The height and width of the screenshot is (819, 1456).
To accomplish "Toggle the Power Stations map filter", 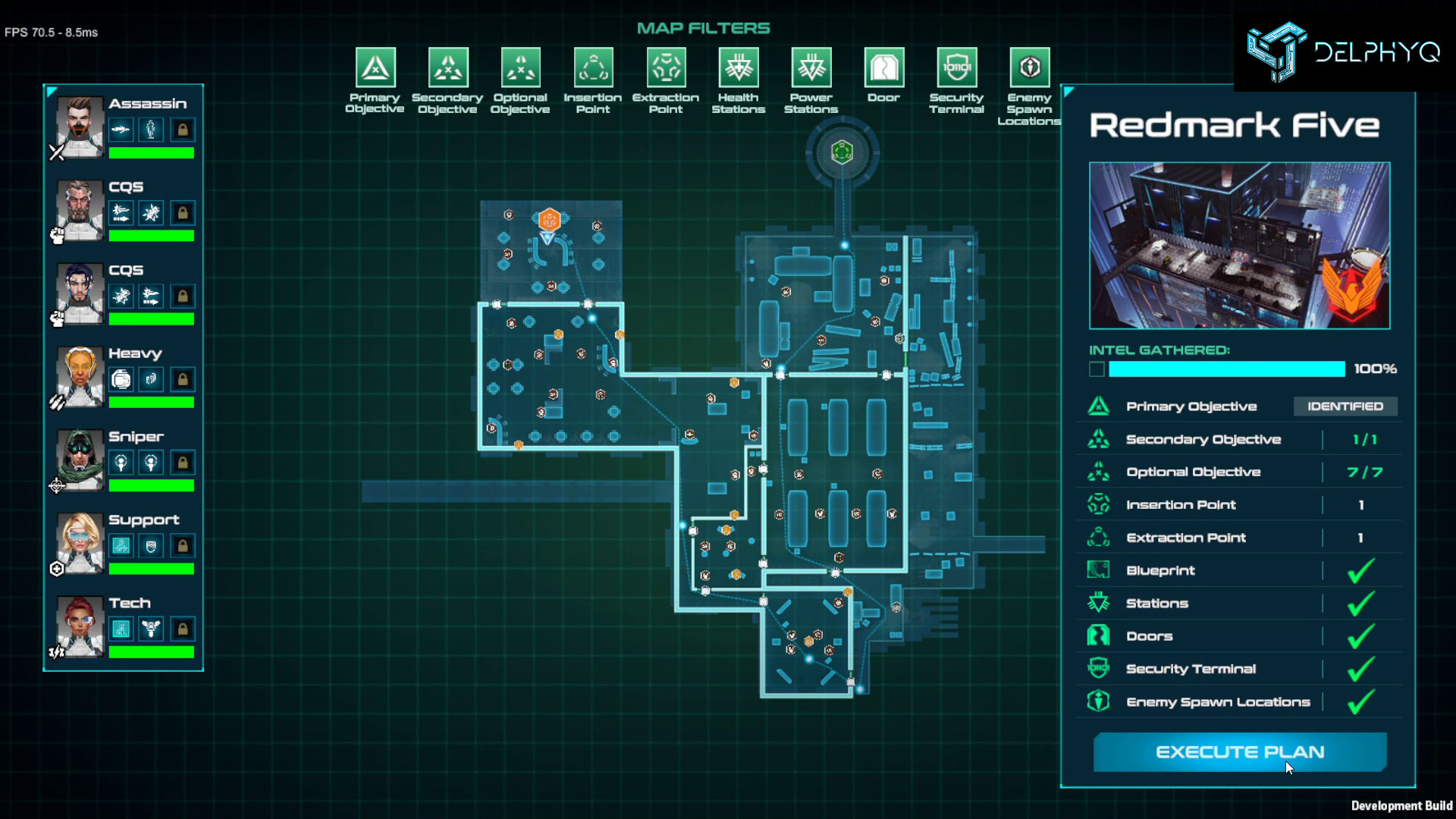I will click(811, 67).
